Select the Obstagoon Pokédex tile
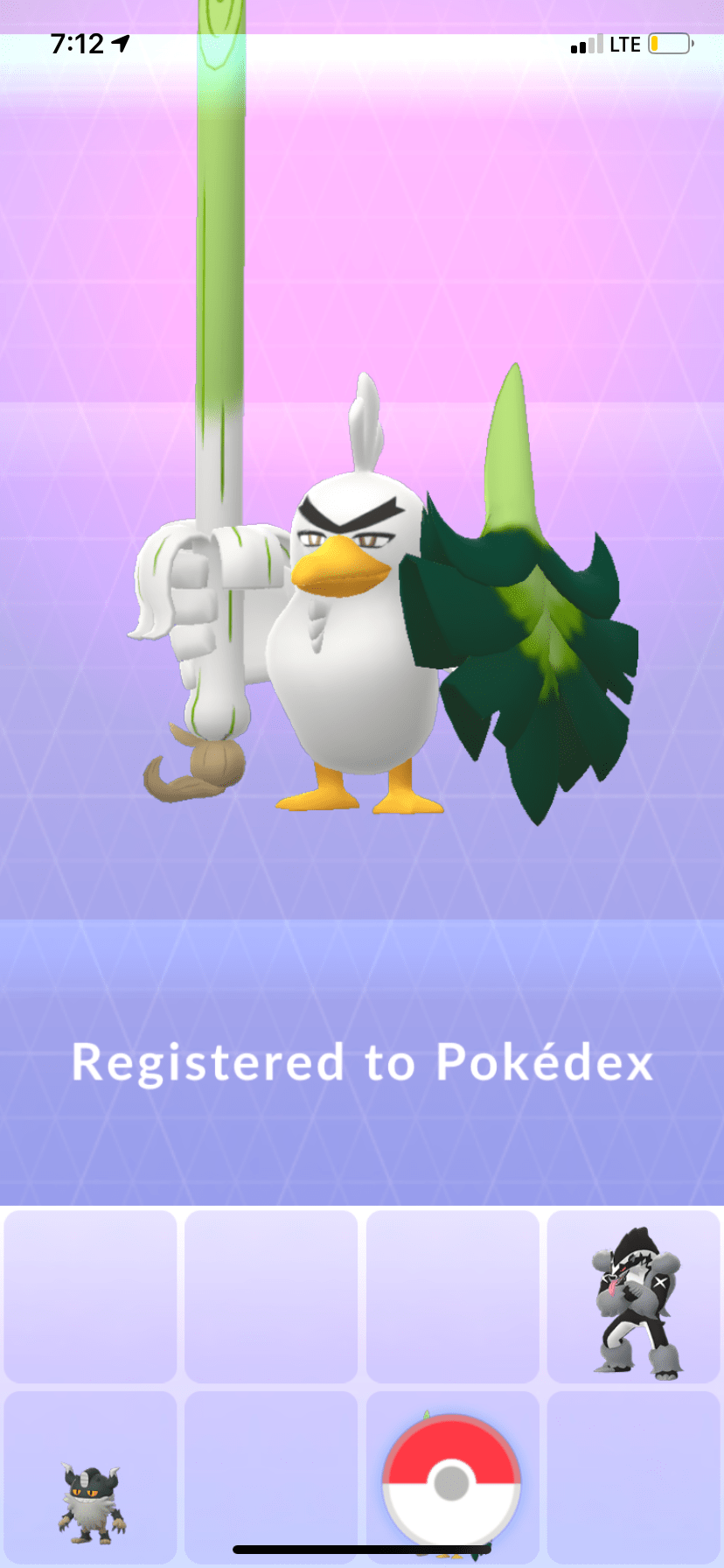The image size is (724, 1568). 635,1298
